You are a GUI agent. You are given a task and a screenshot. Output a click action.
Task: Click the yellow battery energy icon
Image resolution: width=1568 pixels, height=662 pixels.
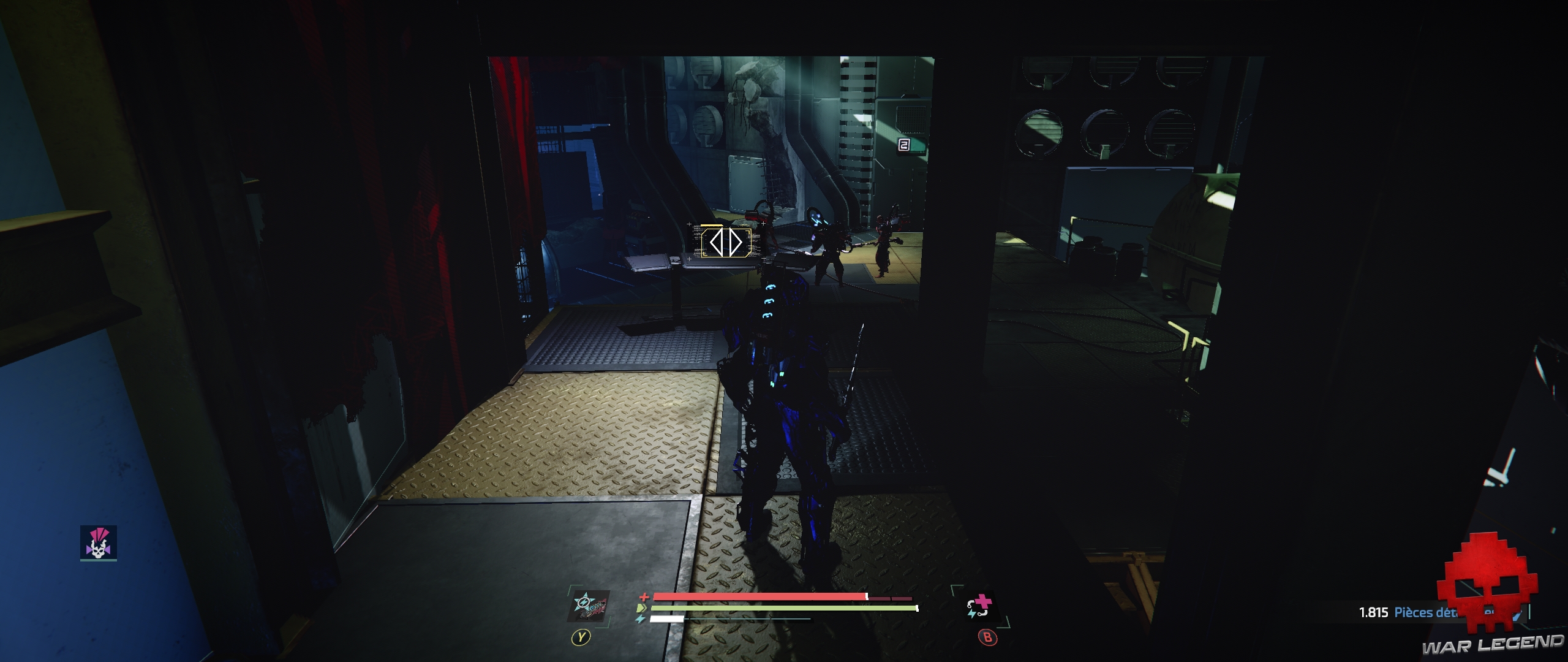point(641,607)
